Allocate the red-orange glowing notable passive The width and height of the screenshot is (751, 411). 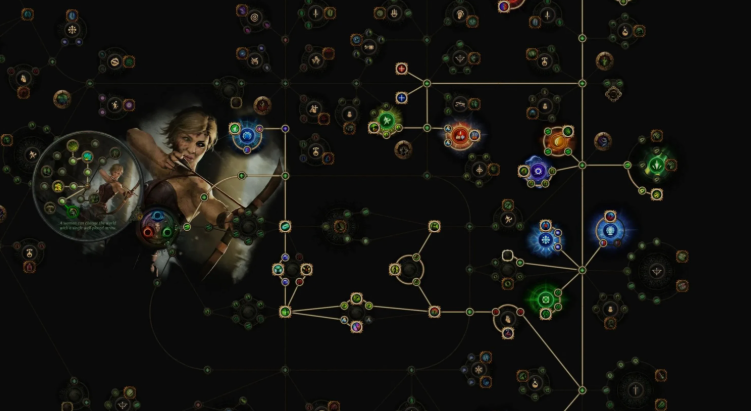(460, 133)
